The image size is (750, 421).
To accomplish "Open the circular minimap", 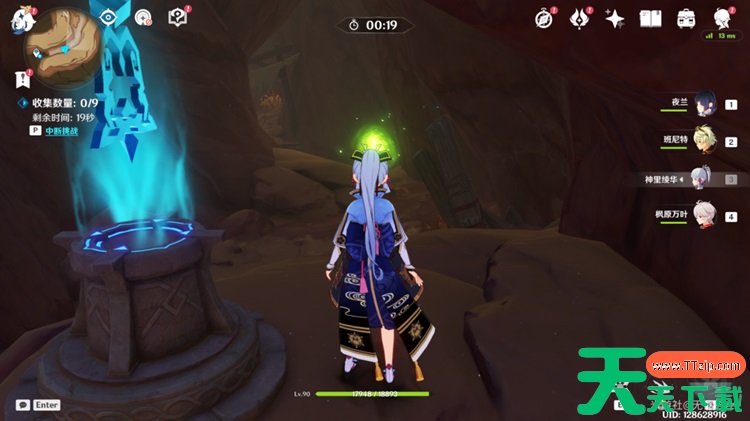I will point(64,38).
